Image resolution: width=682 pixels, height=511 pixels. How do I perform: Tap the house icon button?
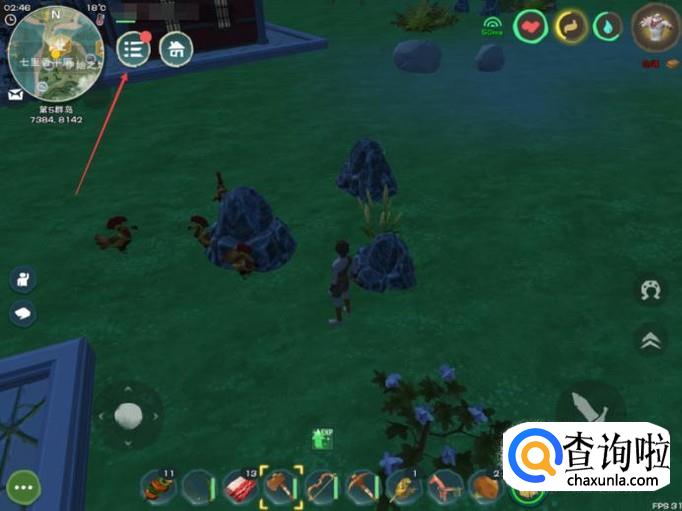(x=176, y=50)
